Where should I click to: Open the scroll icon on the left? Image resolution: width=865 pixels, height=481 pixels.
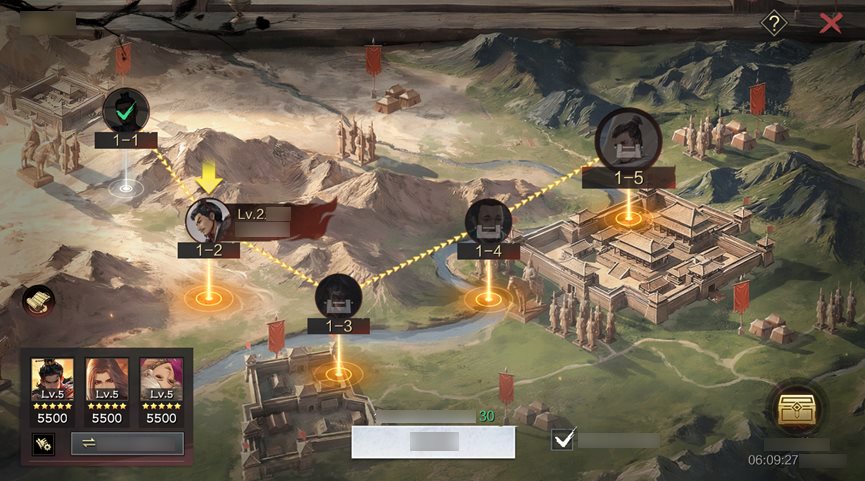39,299
